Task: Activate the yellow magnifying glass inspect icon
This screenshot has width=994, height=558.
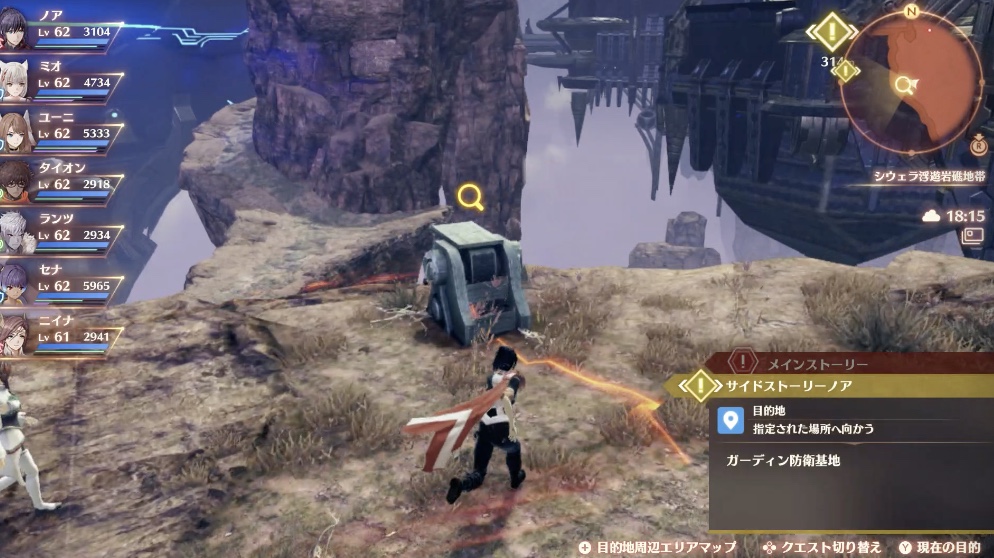Action: click(x=470, y=197)
